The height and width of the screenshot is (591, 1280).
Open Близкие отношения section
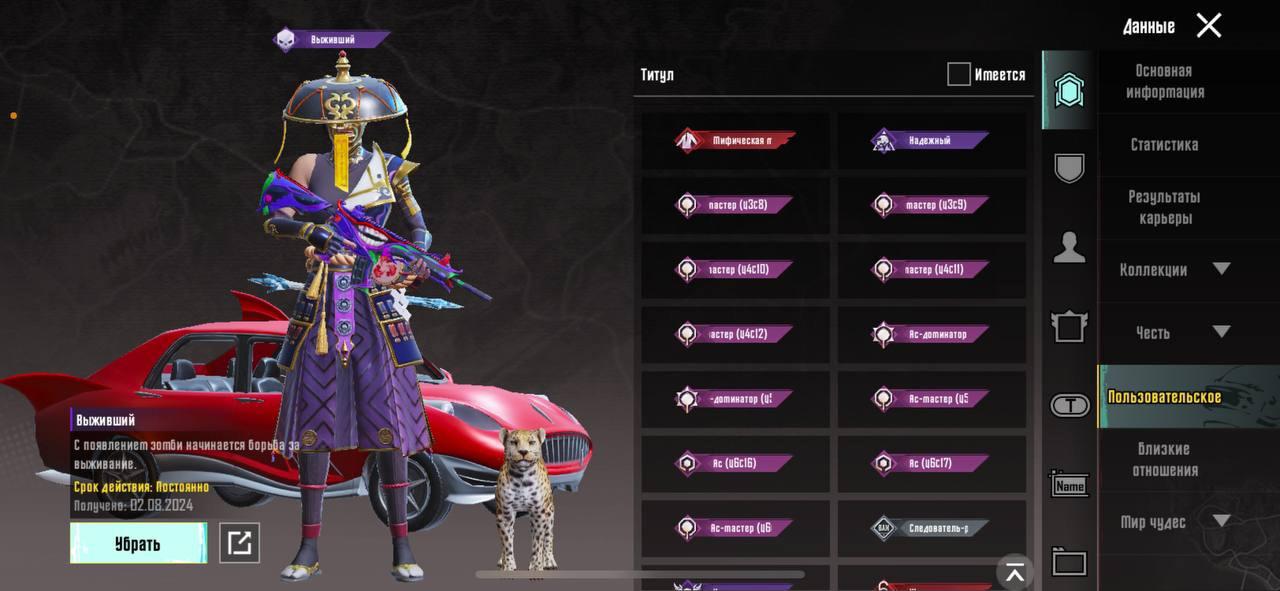(x=1164, y=459)
